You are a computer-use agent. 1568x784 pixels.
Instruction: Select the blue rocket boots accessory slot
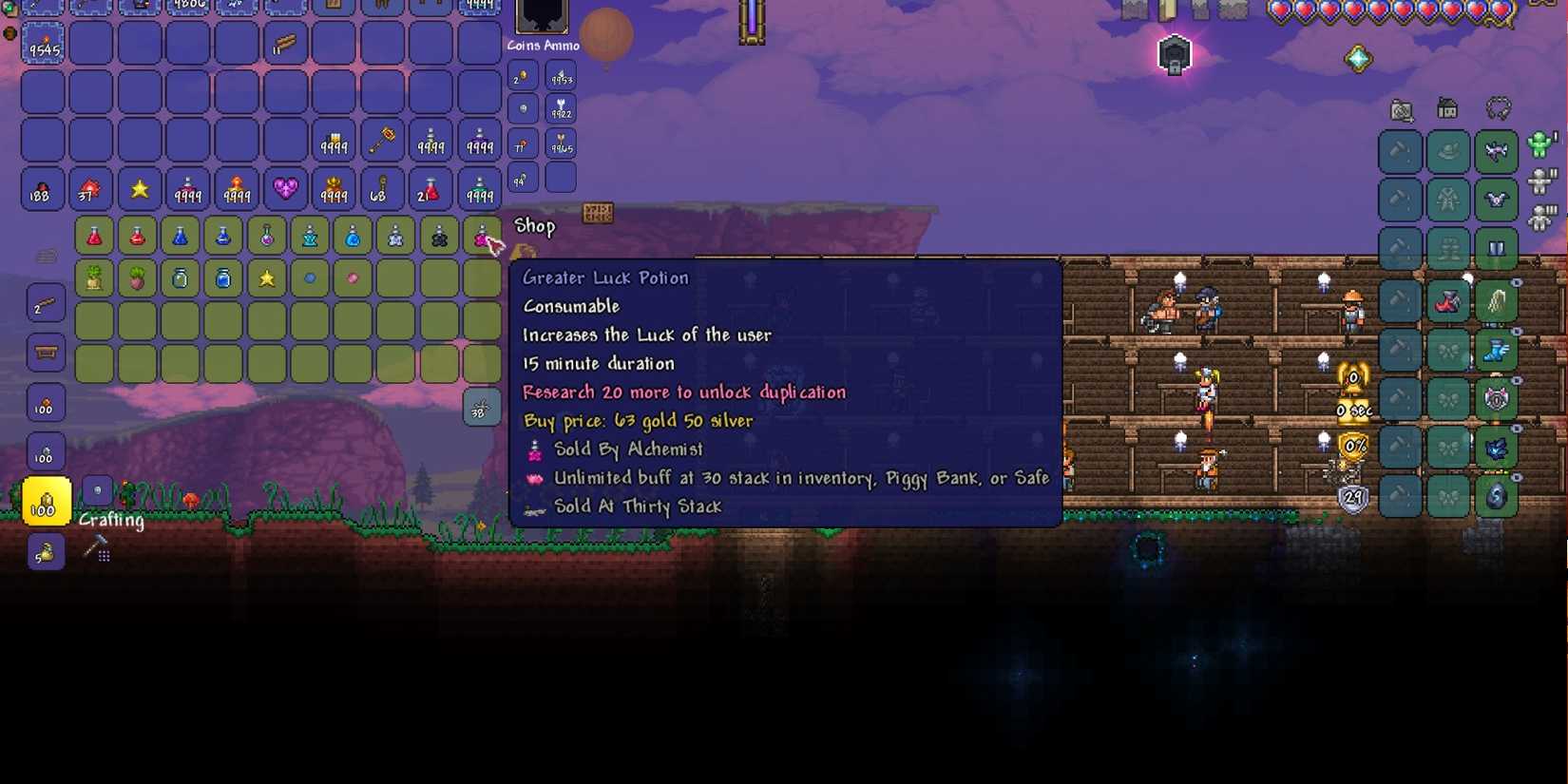1495,350
